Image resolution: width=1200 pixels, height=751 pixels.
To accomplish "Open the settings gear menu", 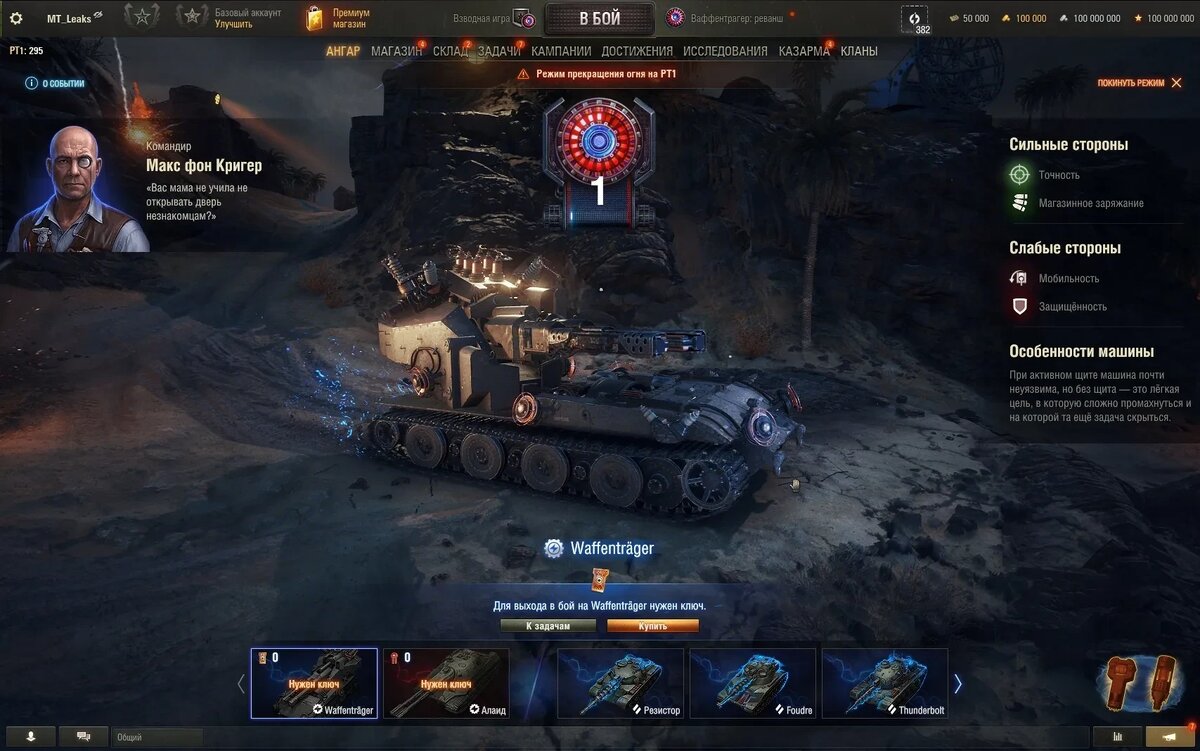I will (x=16, y=18).
